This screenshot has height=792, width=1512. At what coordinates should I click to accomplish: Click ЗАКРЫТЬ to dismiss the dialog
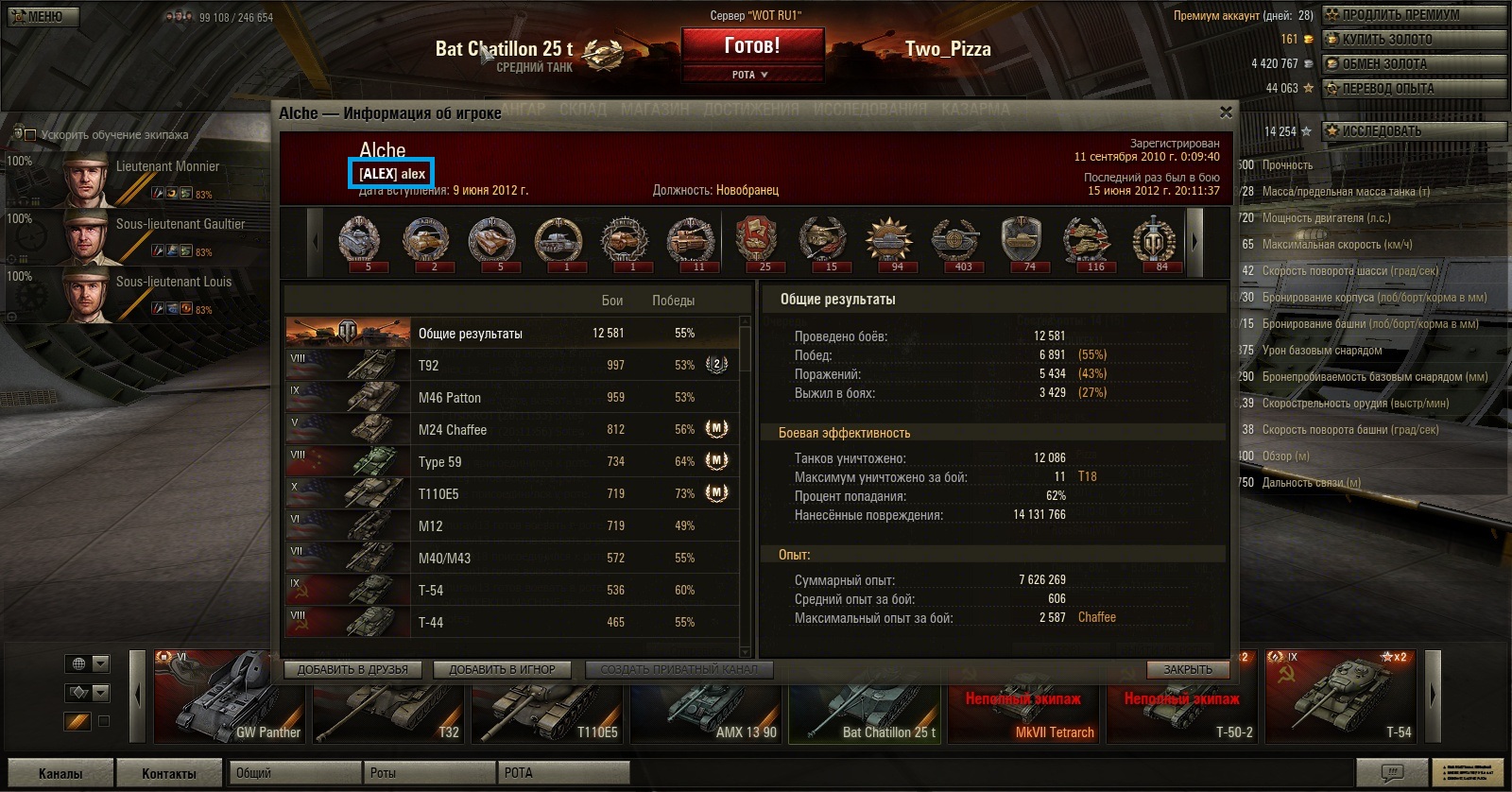[1188, 669]
